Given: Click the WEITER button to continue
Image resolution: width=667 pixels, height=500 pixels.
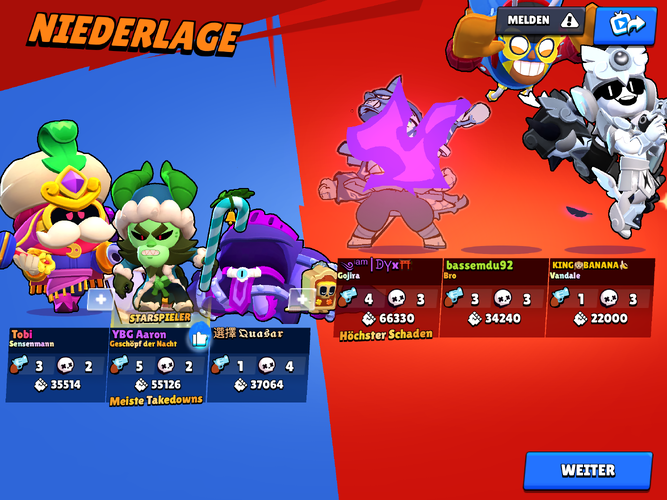Looking at the screenshot, I should [588, 470].
